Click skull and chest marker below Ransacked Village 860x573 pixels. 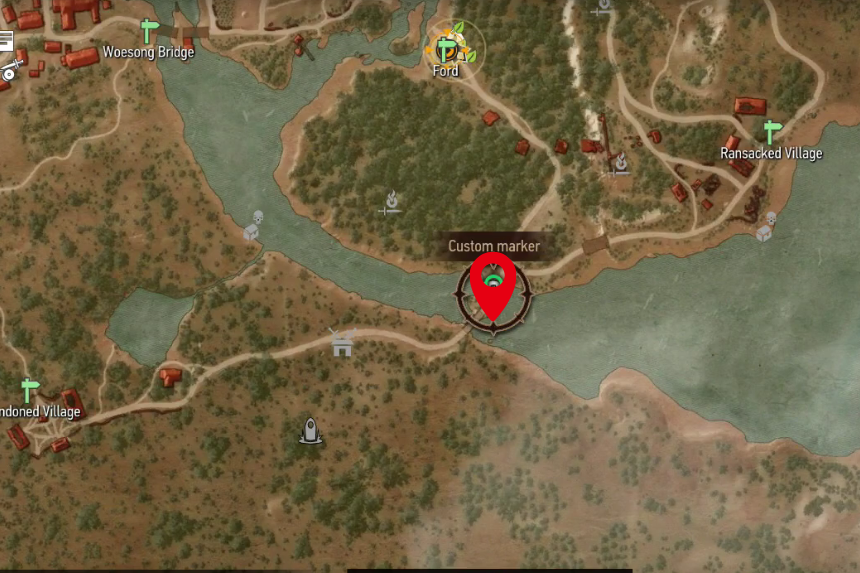pyautogui.click(x=767, y=226)
